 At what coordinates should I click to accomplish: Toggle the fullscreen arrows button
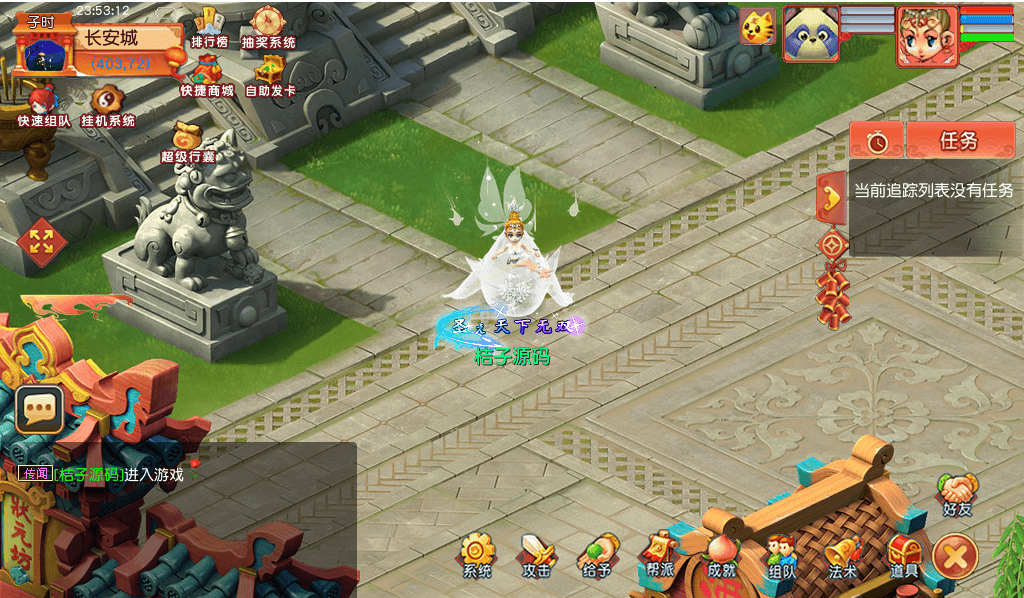41,241
